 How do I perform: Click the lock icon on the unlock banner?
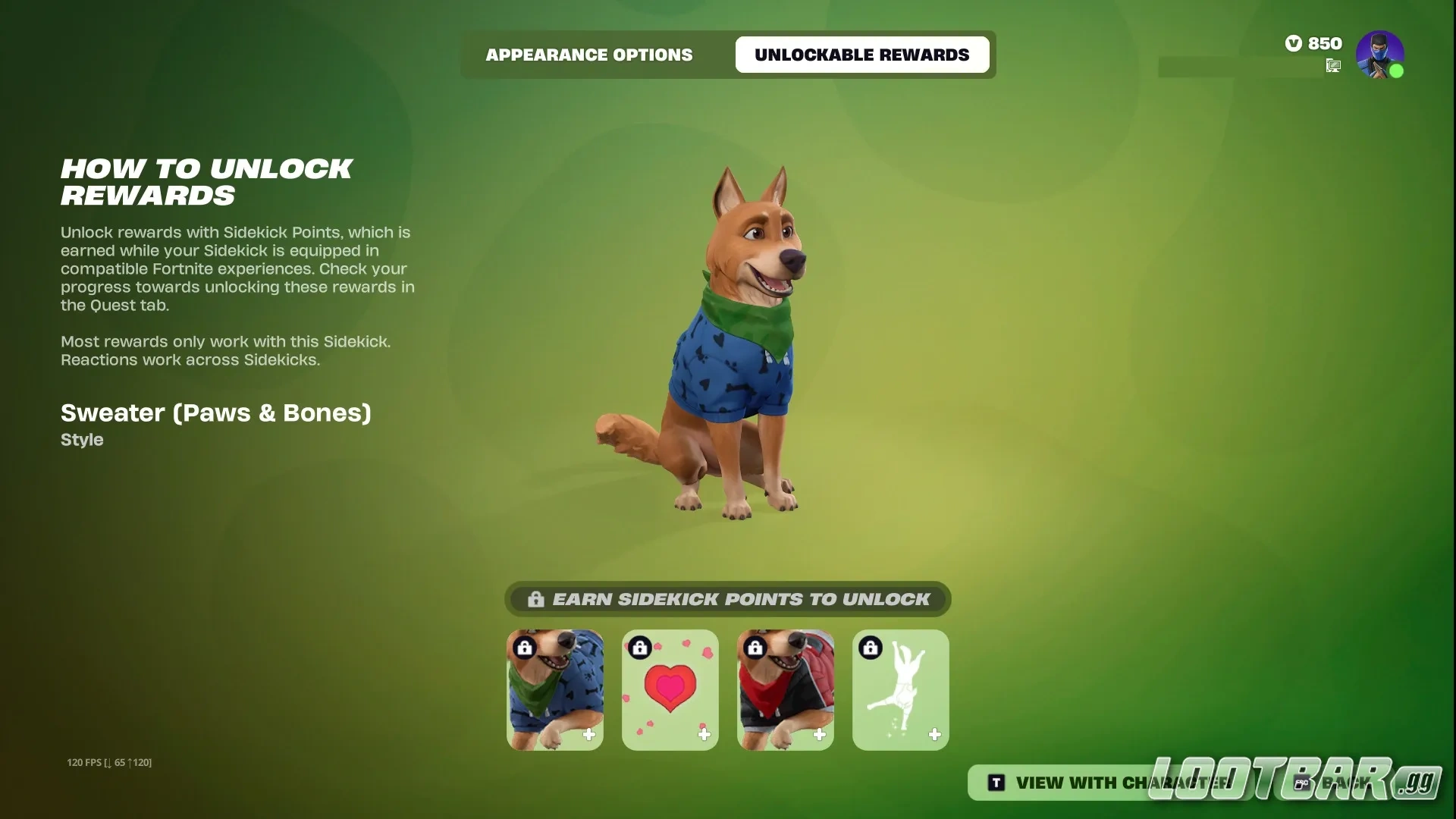[x=536, y=599]
